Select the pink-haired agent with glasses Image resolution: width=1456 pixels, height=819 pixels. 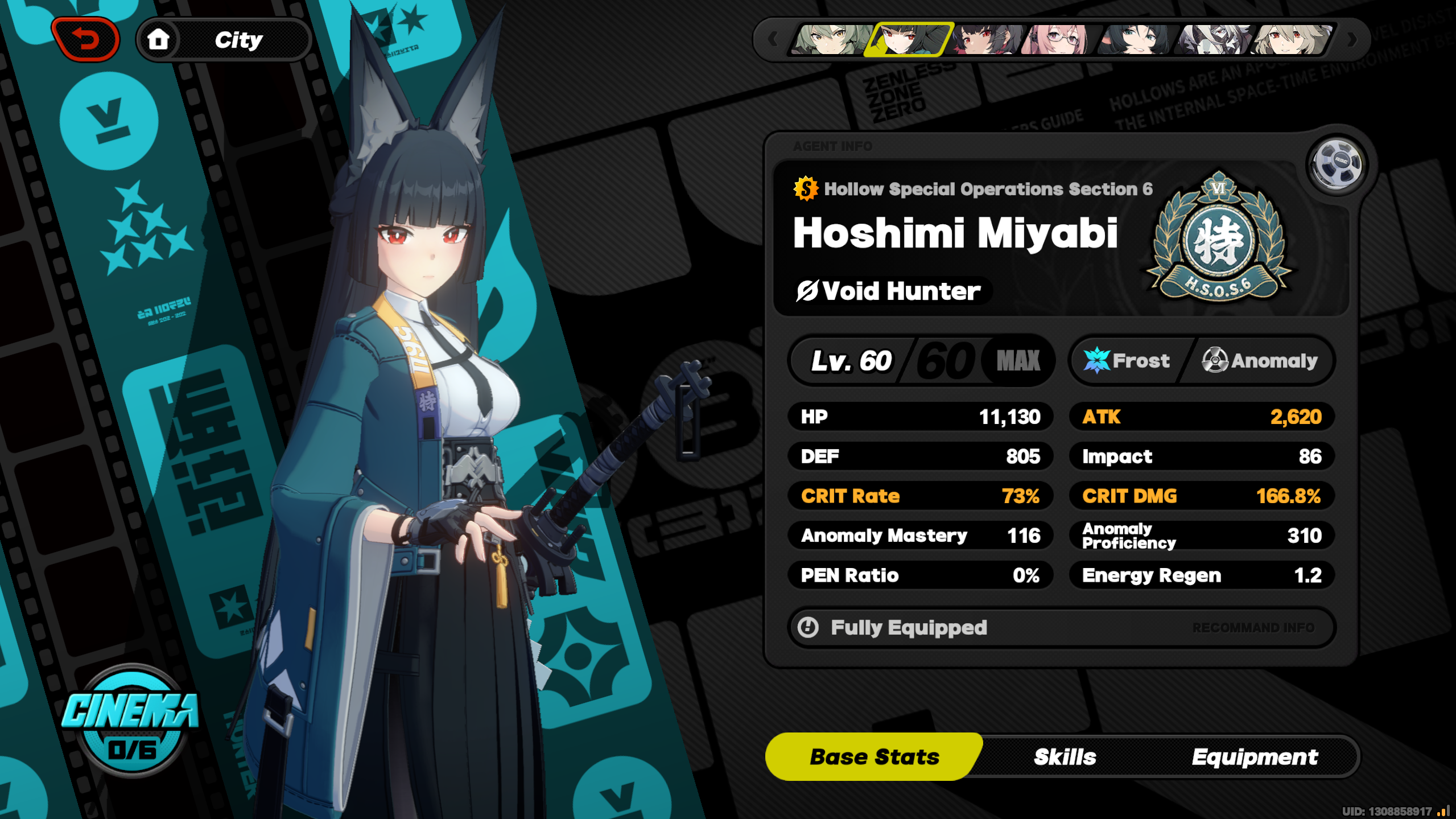pyautogui.click(x=1058, y=38)
